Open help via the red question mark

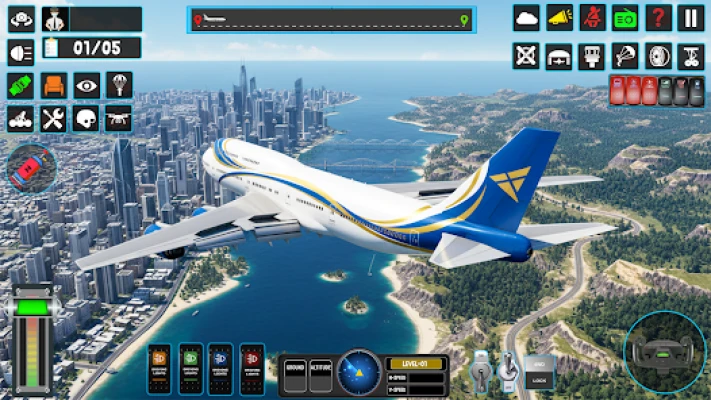(657, 18)
